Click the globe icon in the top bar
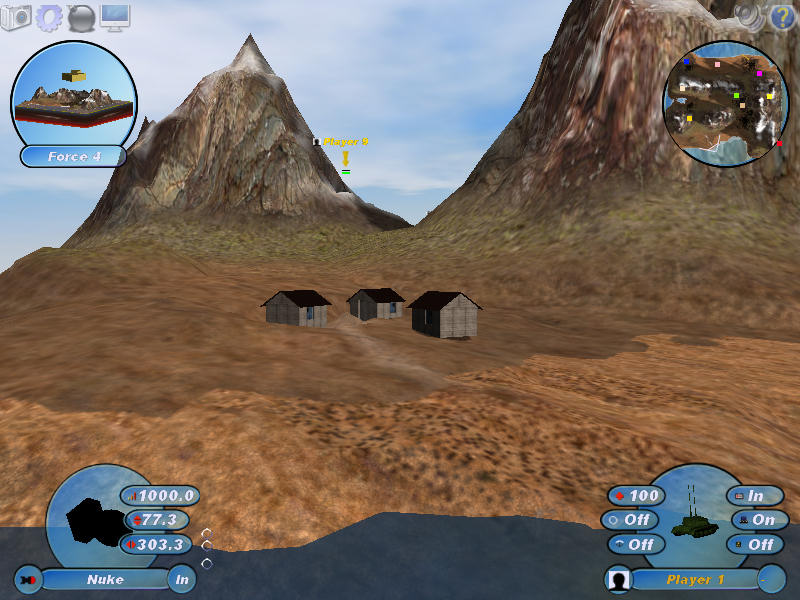Viewport: 800px width, 600px height. tap(82, 17)
